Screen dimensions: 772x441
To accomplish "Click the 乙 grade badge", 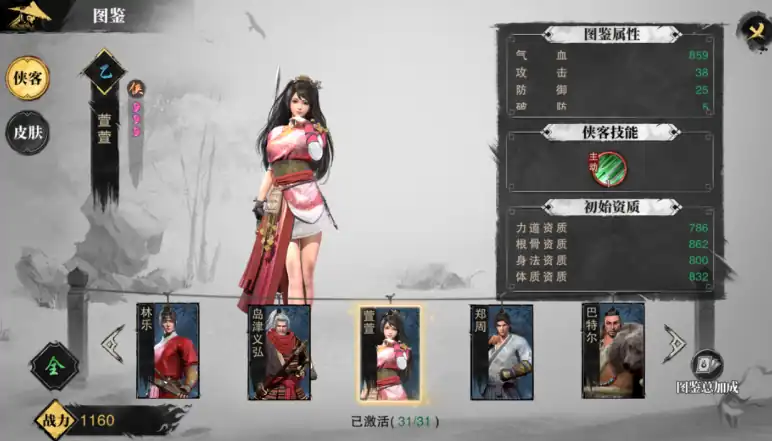I will point(105,72).
